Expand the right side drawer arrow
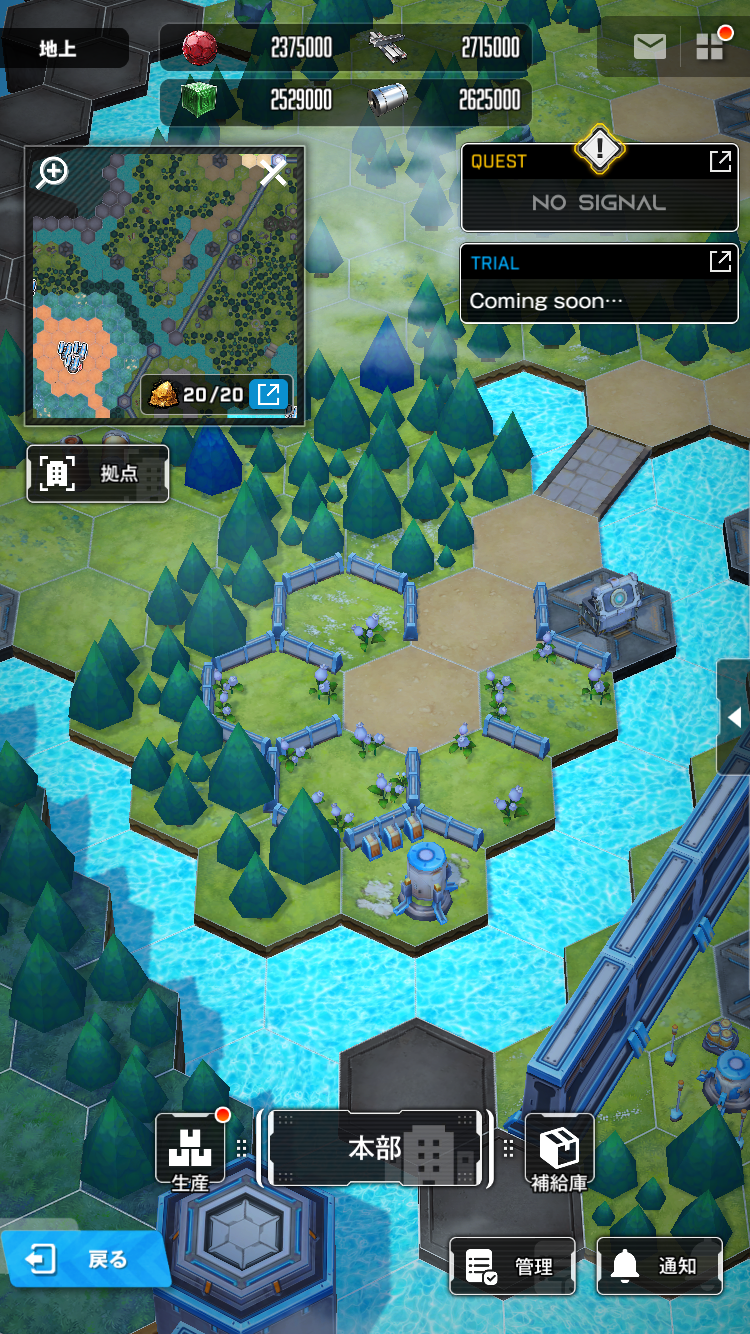Screen dimensions: 750x1334 tap(734, 717)
